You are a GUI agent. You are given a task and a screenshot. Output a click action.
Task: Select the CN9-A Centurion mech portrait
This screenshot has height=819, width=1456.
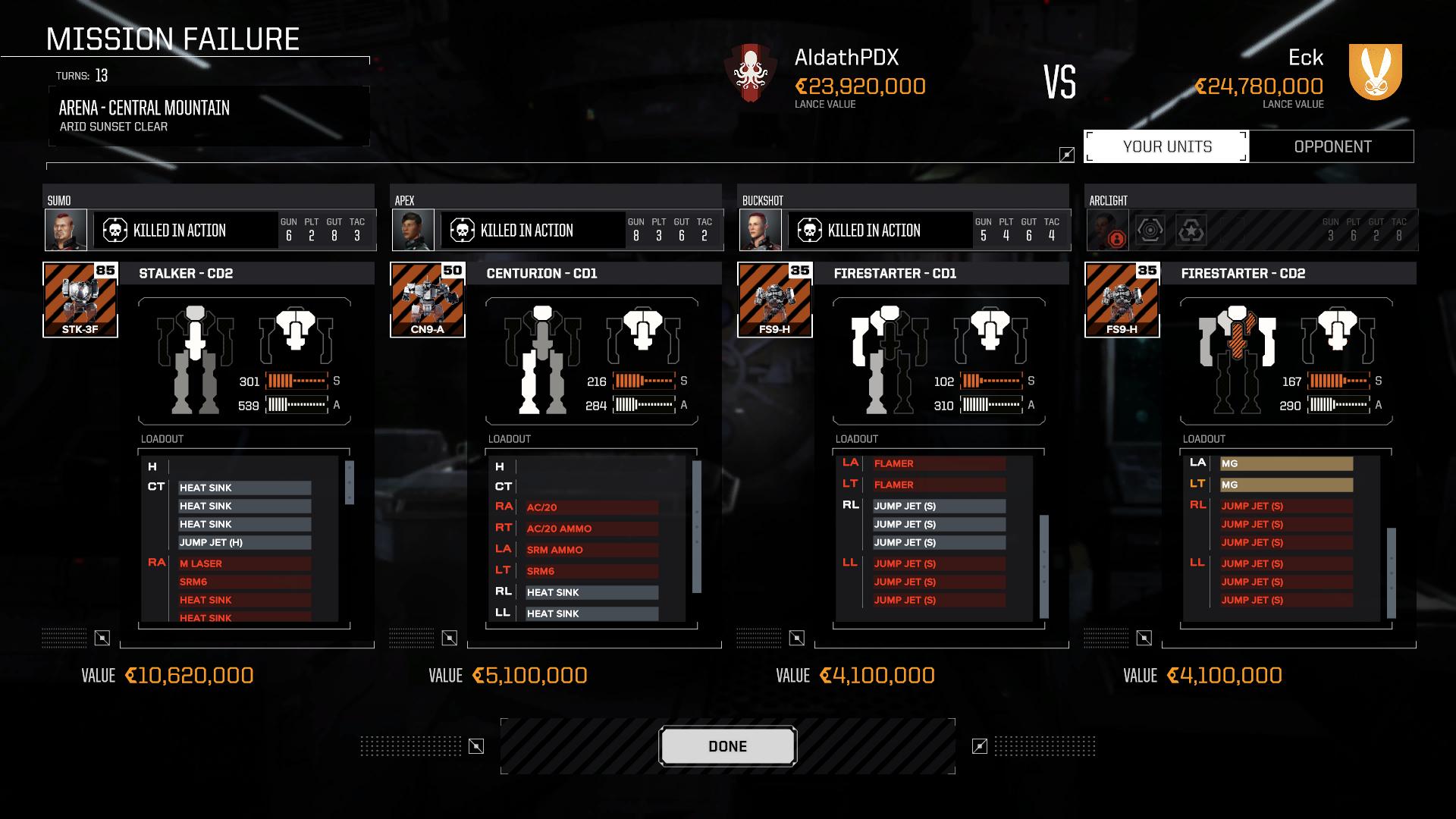426,299
